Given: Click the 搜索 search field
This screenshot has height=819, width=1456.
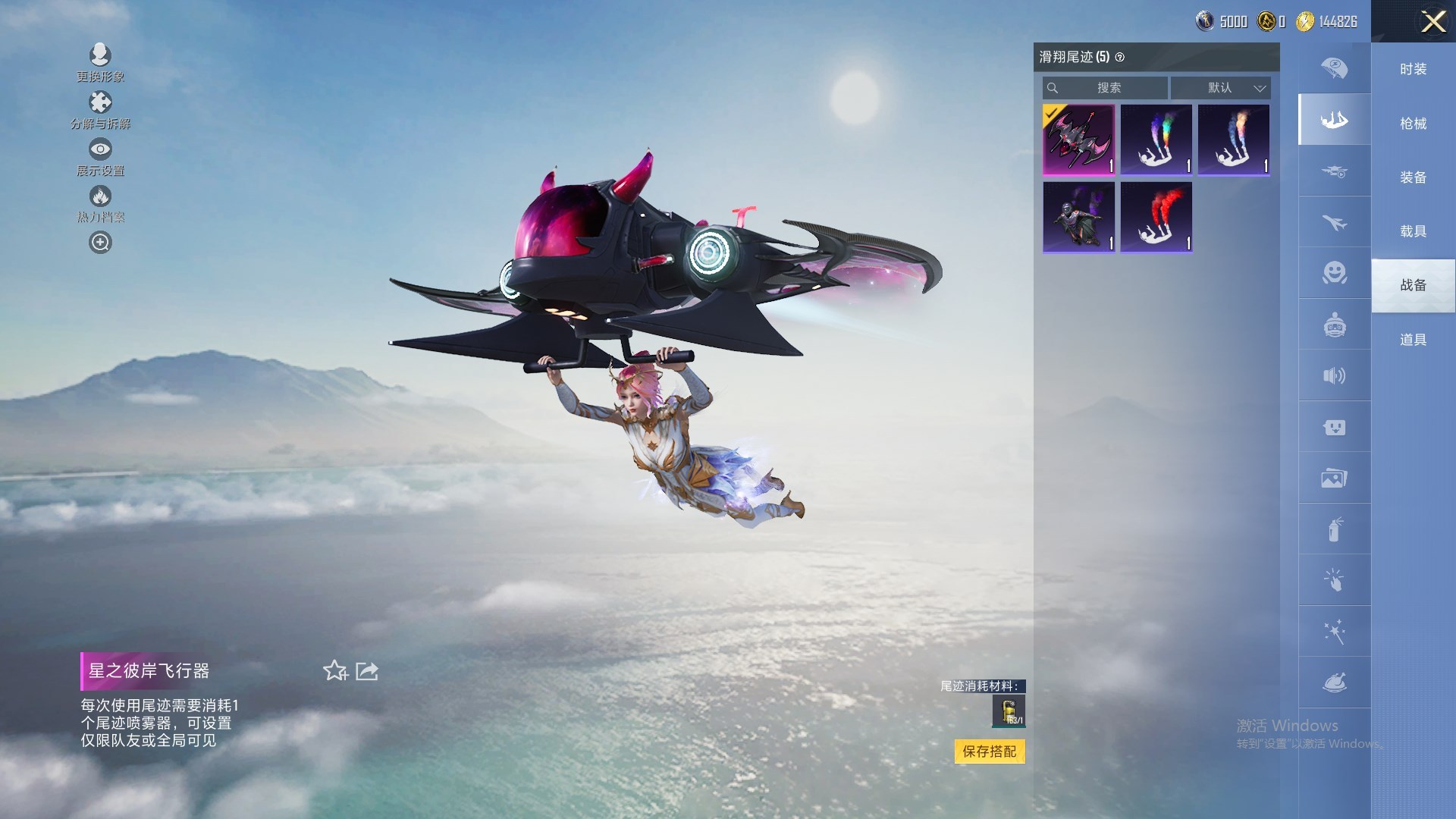Looking at the screenshot, I should coord(1106,88).
